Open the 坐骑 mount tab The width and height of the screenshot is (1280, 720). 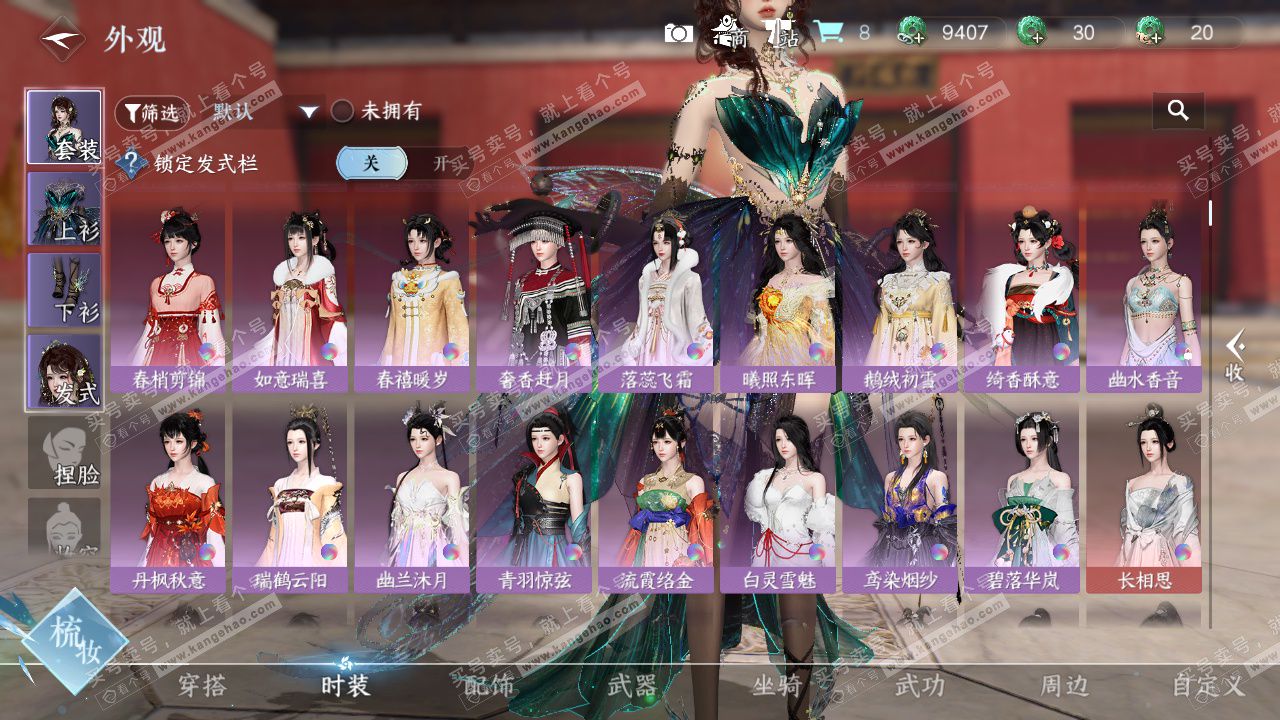point(776,686)
